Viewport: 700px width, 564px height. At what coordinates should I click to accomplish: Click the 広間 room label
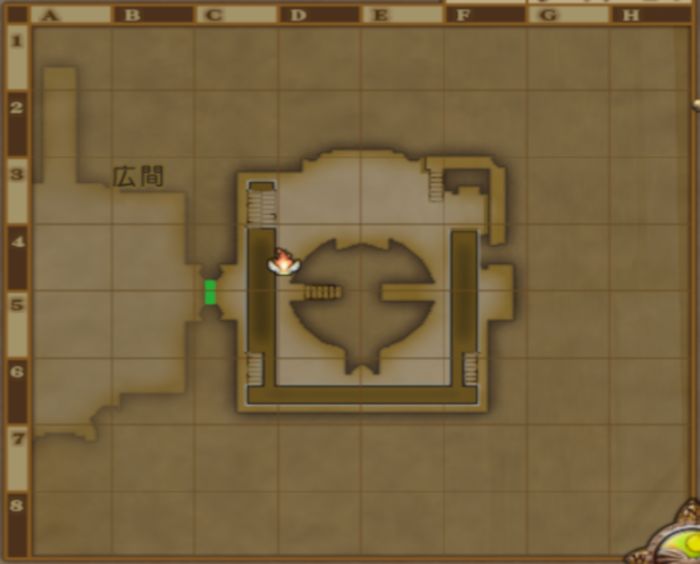[x=138, y=177]
